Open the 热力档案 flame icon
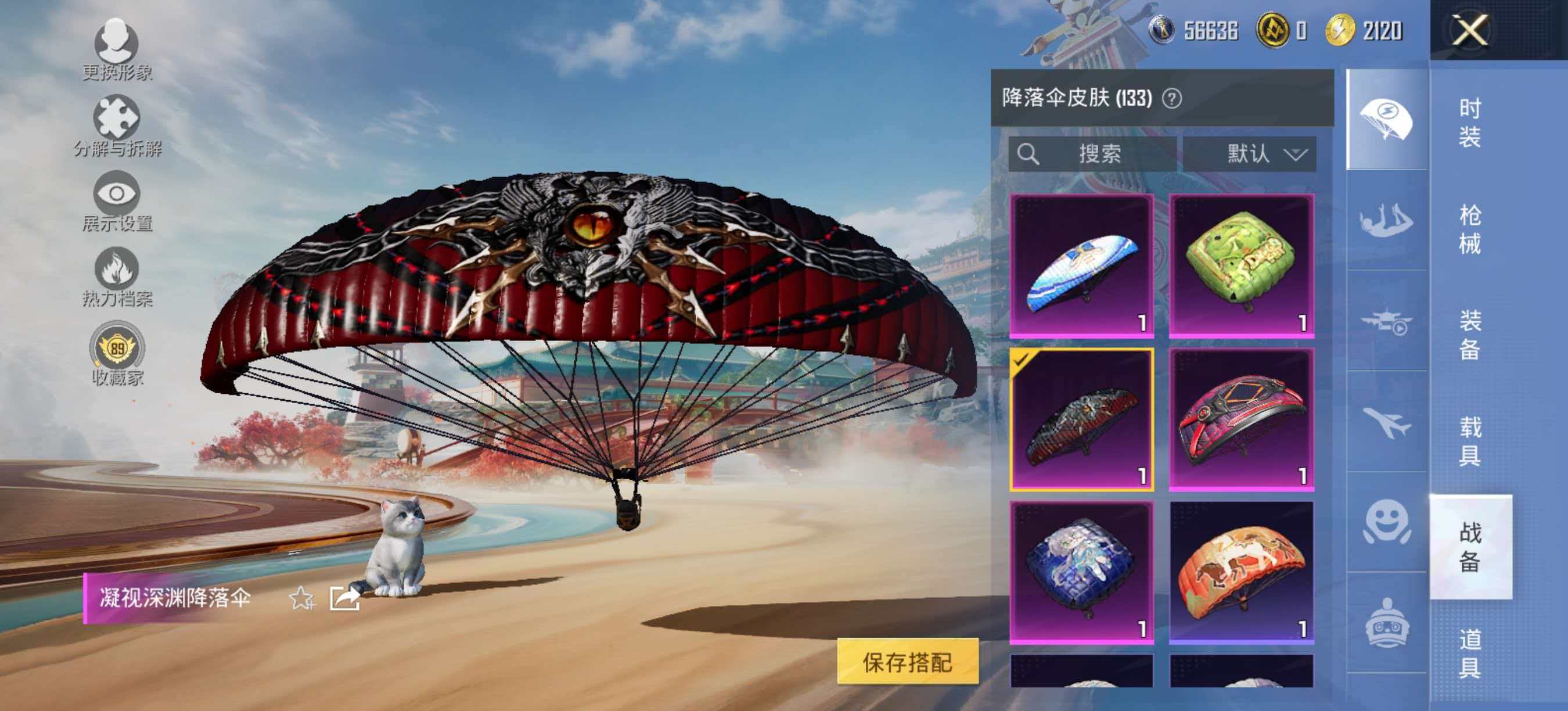1568x711 pixels. (x=117, y=272)
